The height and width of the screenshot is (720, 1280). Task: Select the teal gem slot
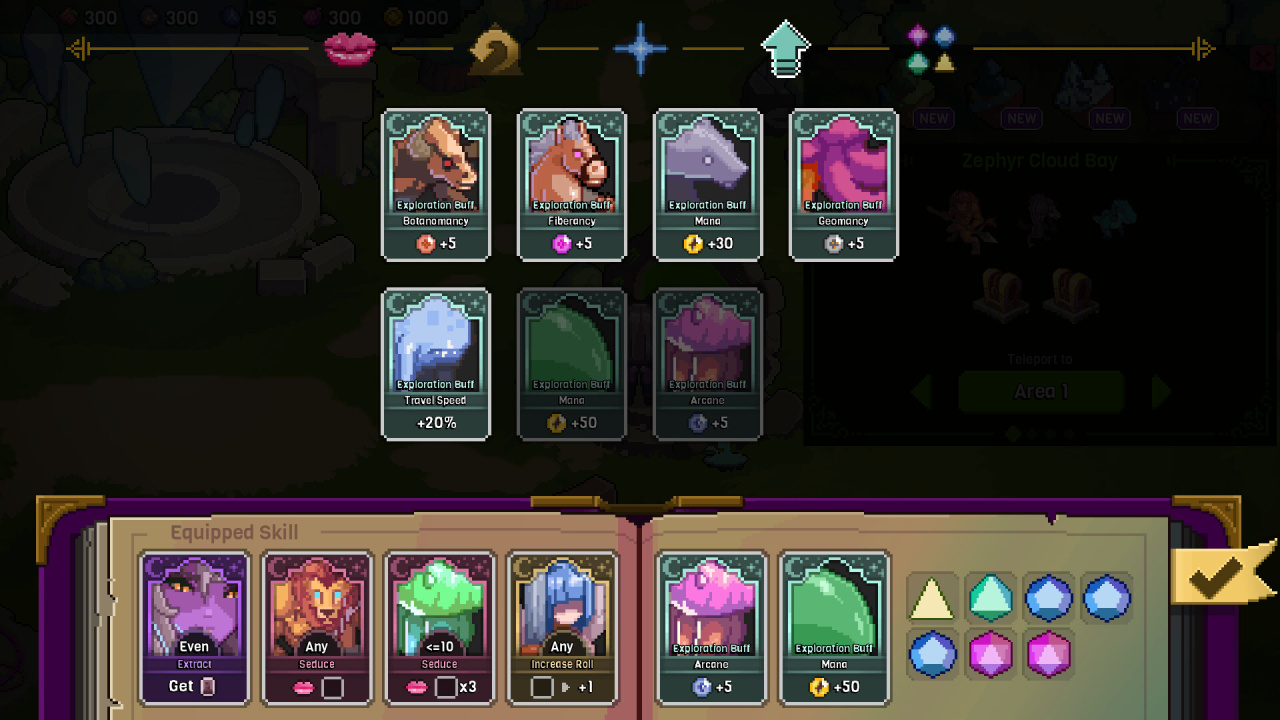[990, 599]
